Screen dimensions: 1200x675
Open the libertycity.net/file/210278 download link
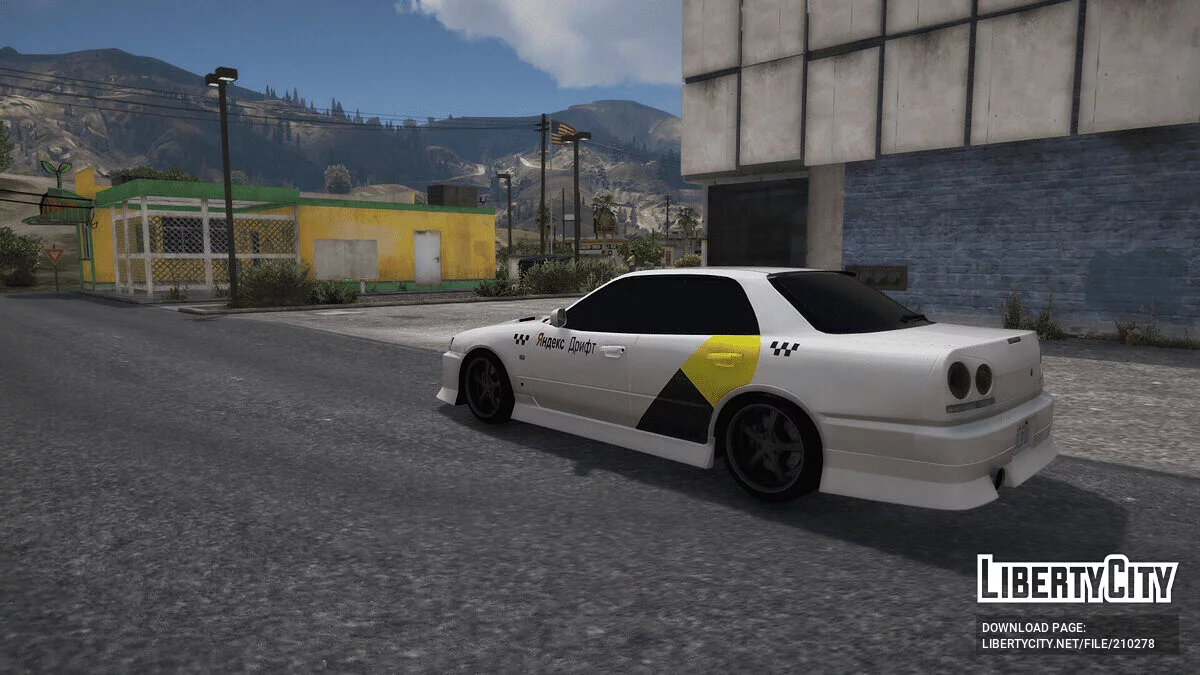click(1068, 644)
